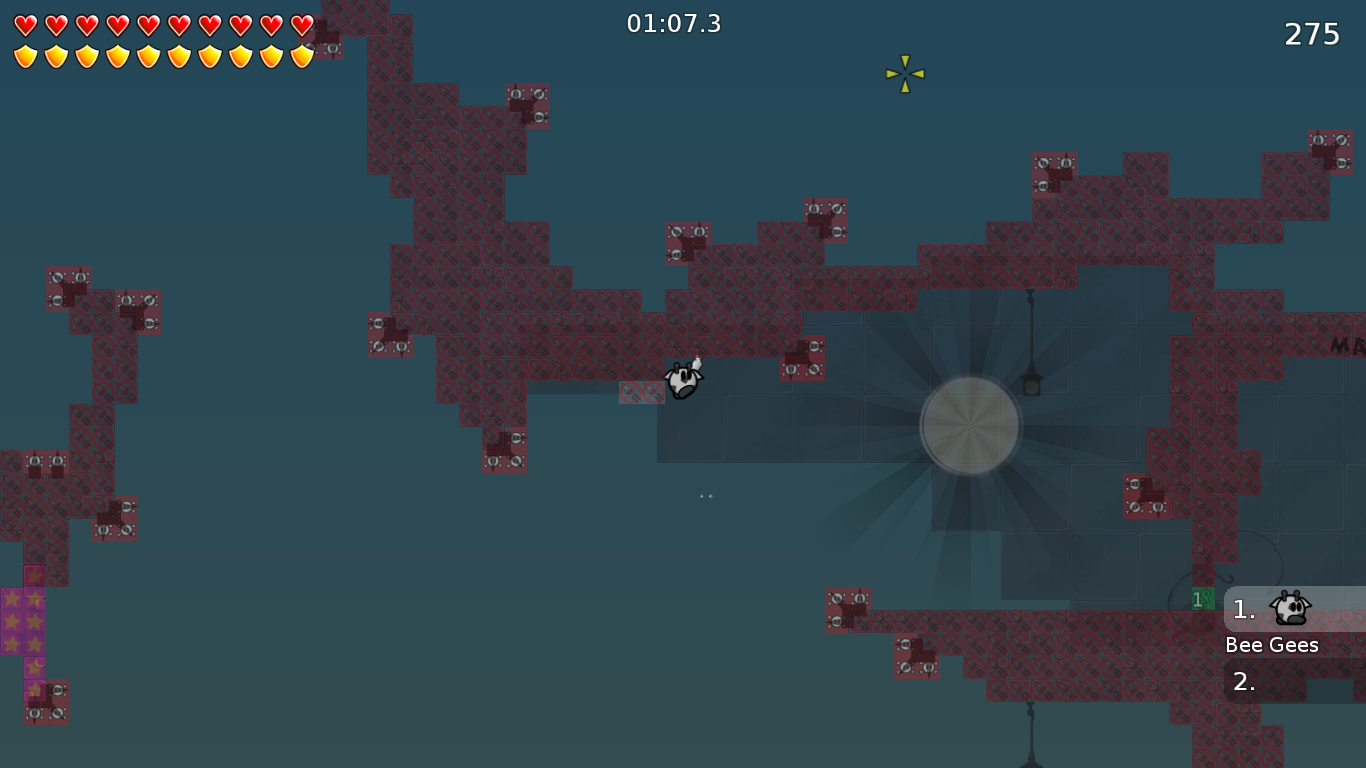Image resolution: width=1366 pixels, height=768 pixels.
Task: Select the last shield in the armor row
Action: (301, 55)
